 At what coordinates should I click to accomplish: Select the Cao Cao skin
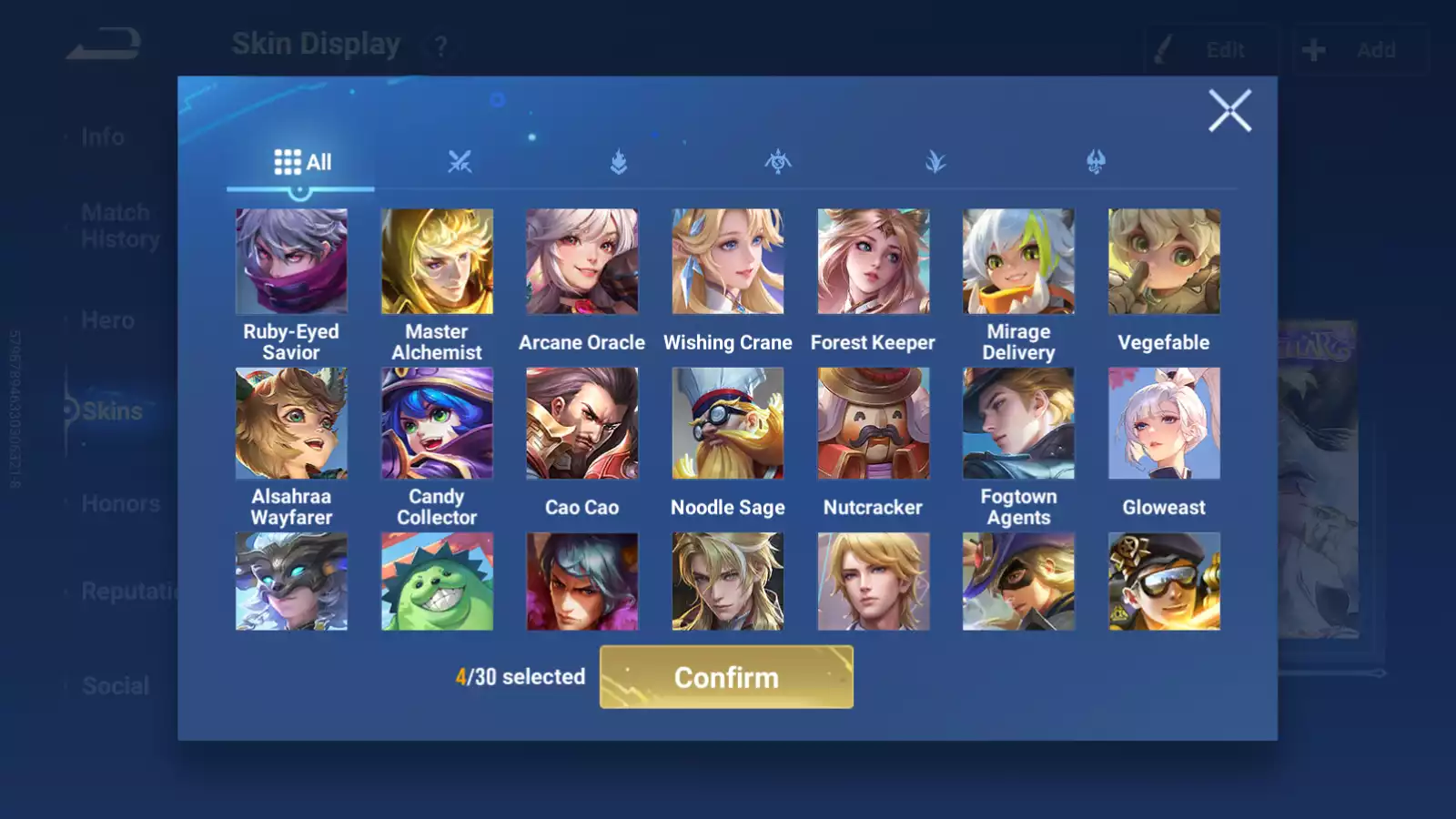582,423
